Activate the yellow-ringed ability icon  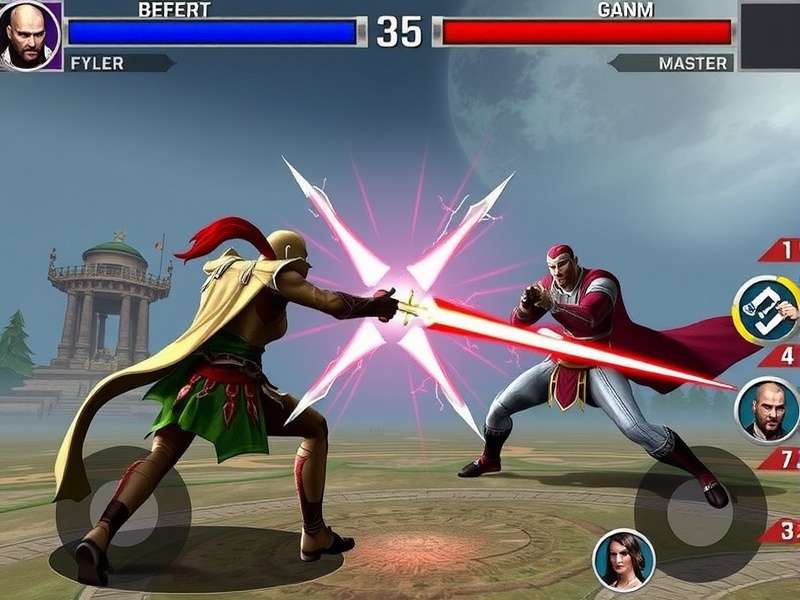coord(766,310)
